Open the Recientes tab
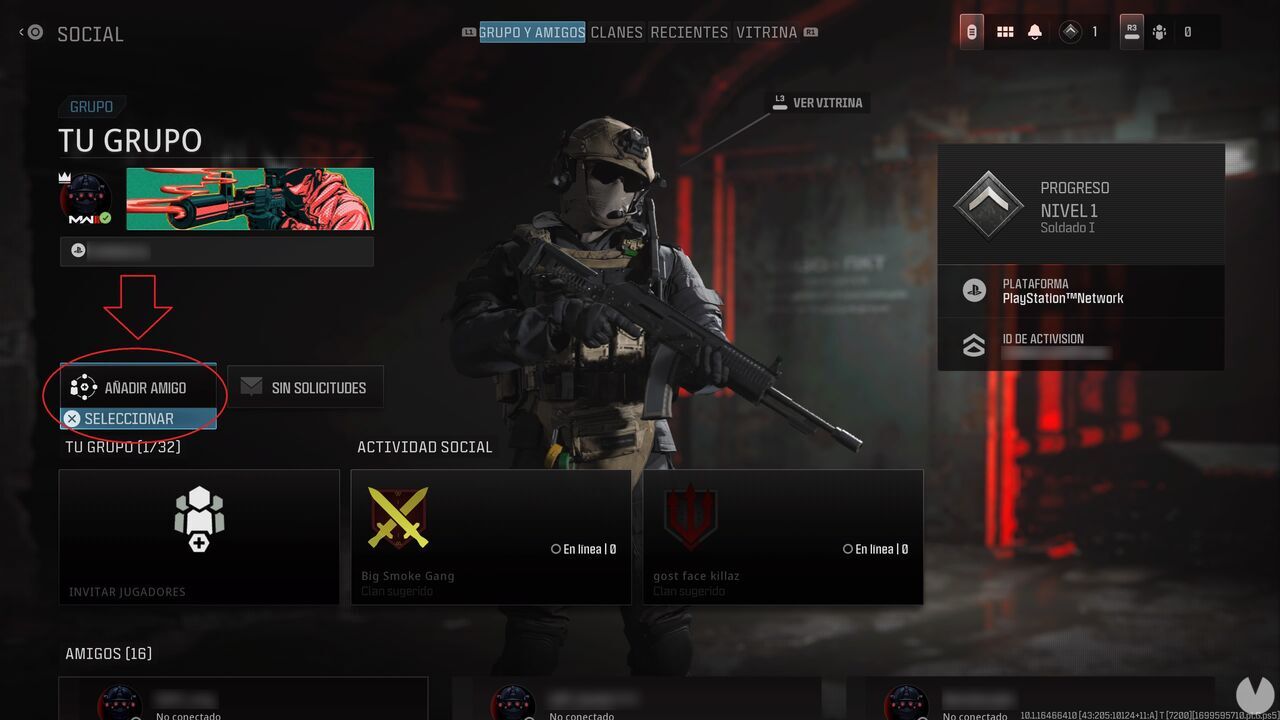Screen dimensions: 1280x720 pyautogui.click(x=689, y=32)
